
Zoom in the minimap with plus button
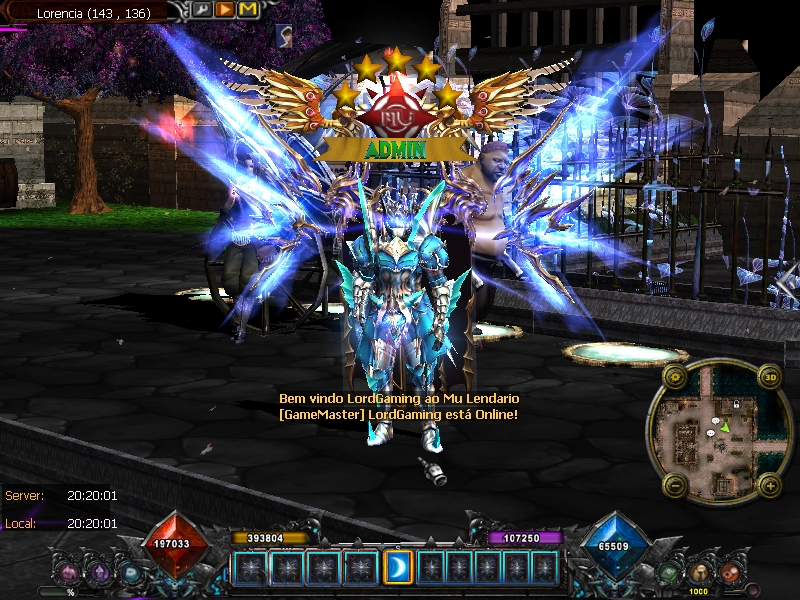click(770, 487)
